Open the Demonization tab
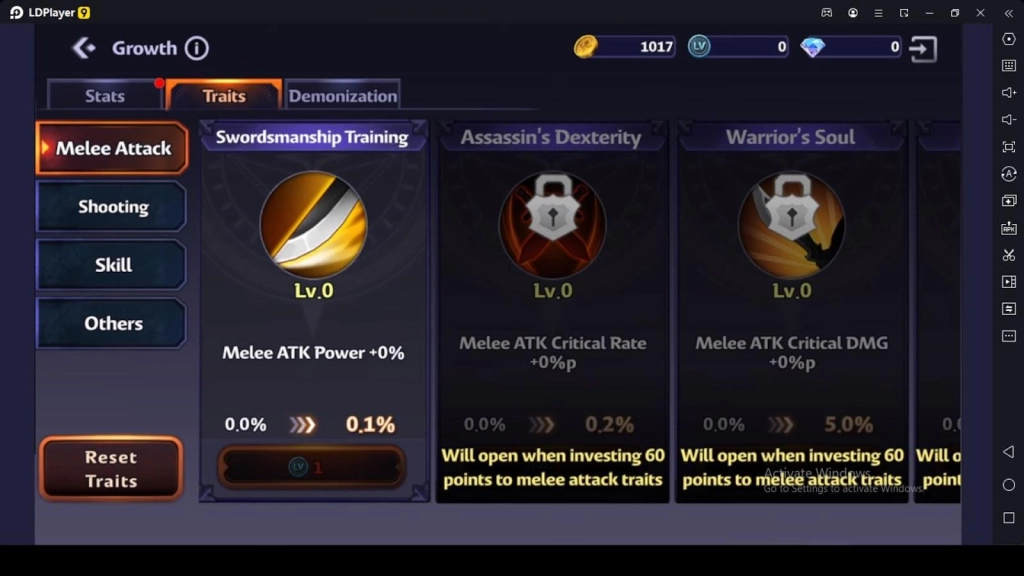The image size is (1024, 576). coord(343,96)
